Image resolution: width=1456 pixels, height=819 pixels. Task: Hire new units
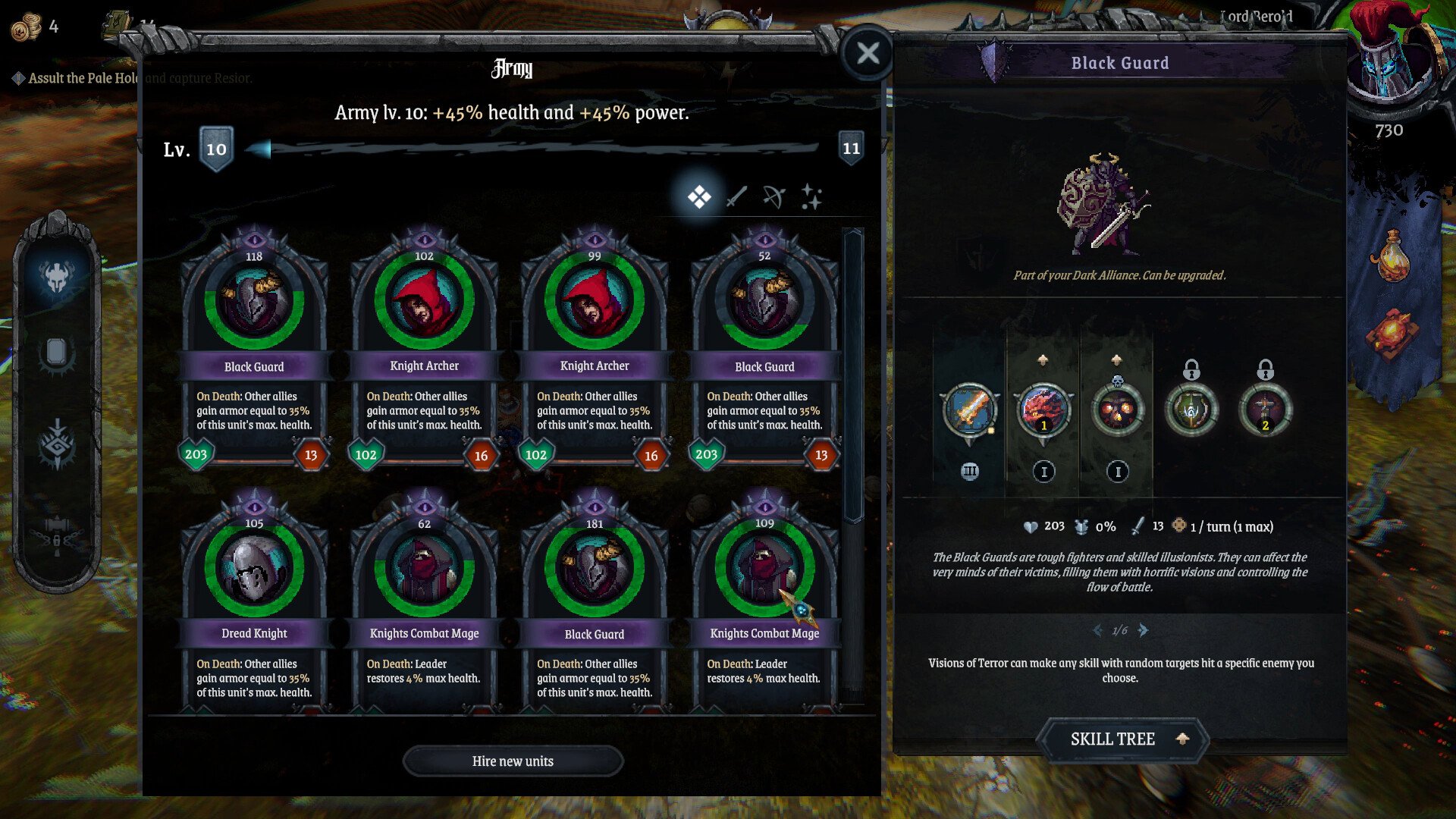(x=513, y=761)
